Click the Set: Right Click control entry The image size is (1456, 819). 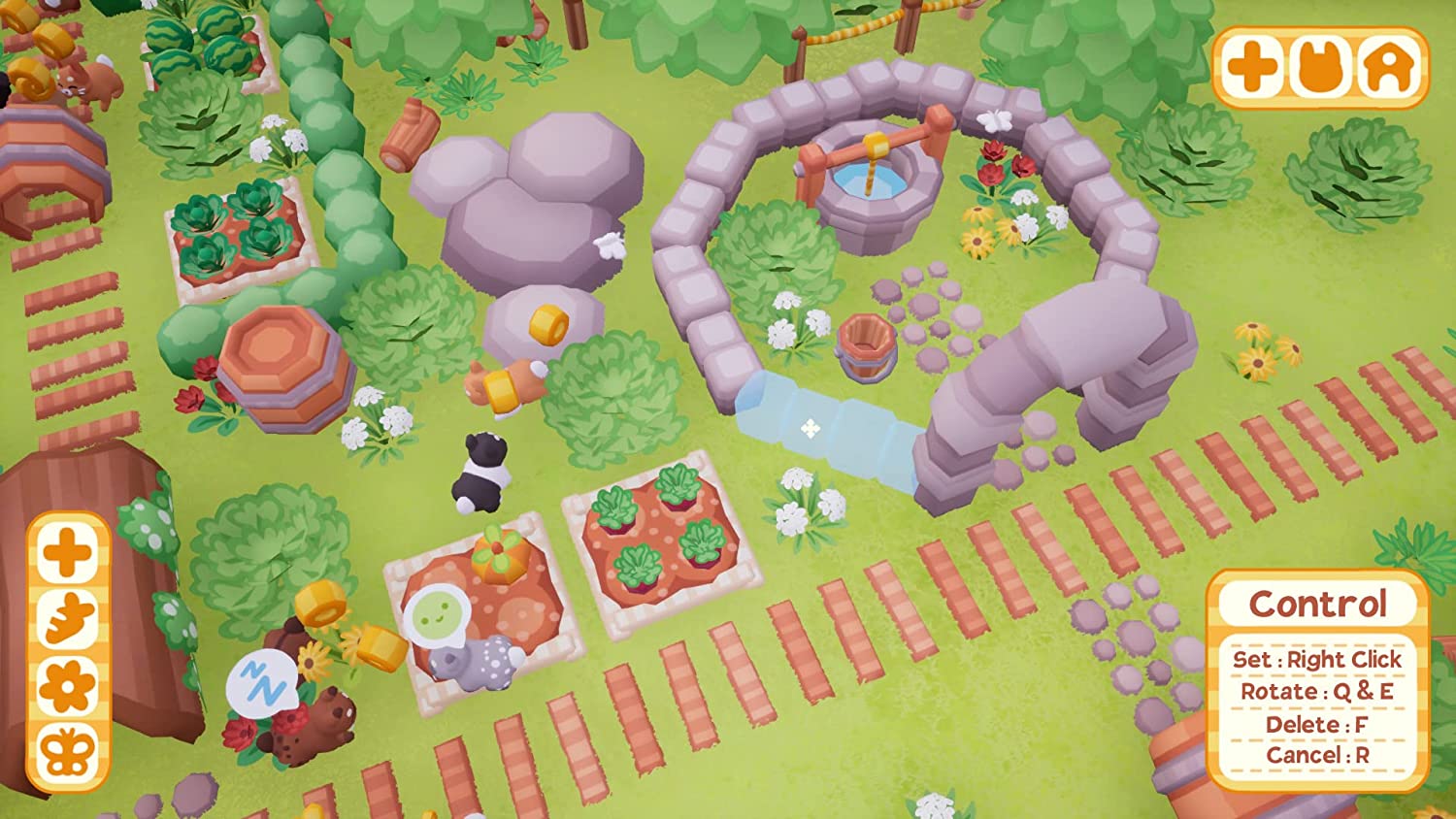tap(1317, 658)
